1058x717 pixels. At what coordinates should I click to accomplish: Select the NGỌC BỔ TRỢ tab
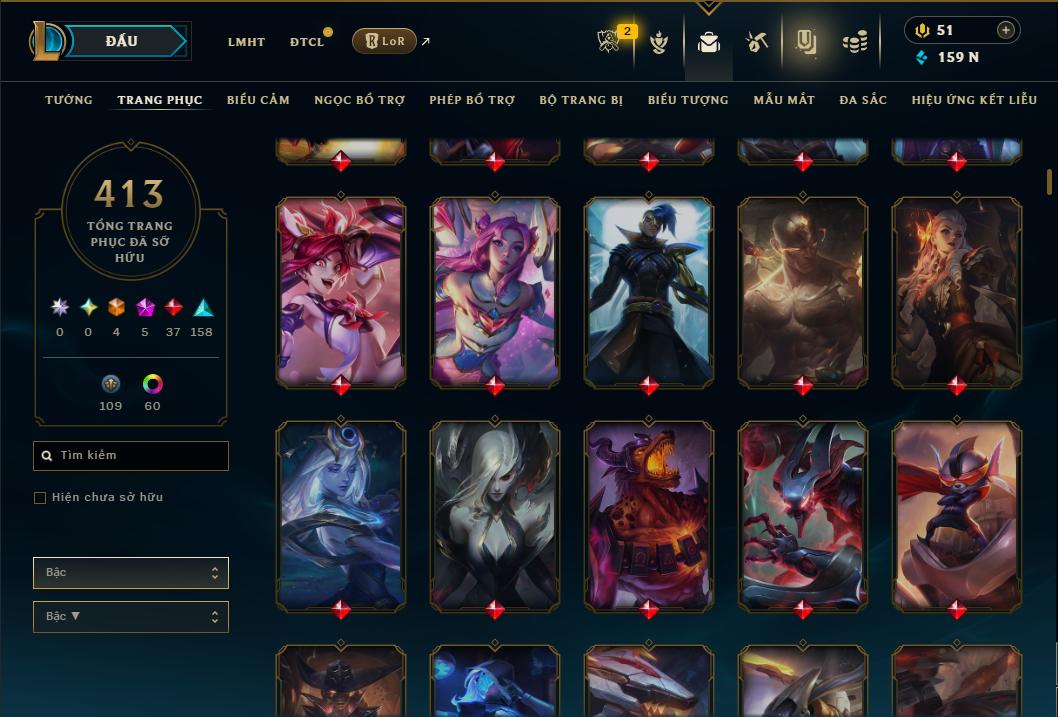click(x=359, y=100)
